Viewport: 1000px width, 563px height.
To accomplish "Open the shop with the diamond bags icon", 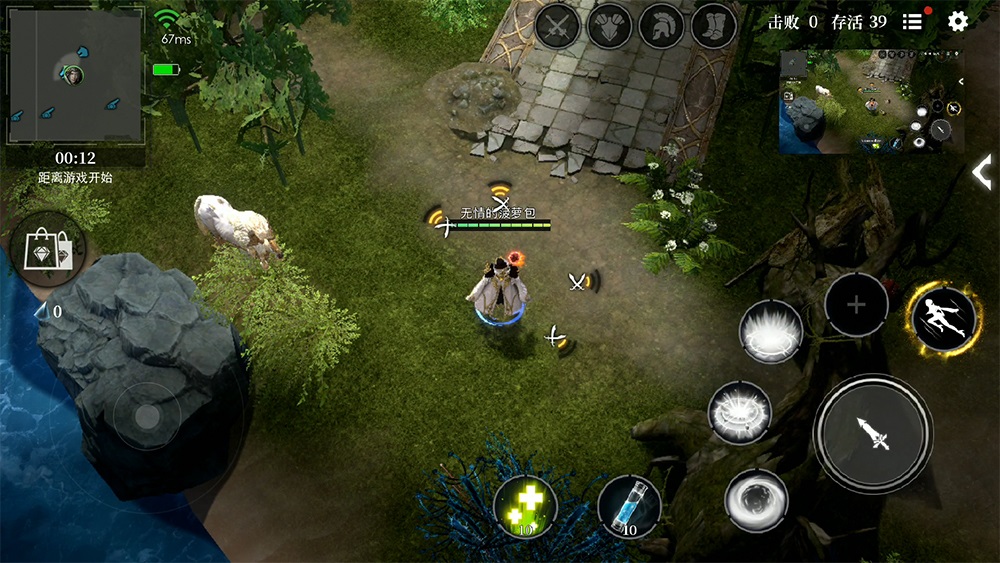I will tap(48, 249).
